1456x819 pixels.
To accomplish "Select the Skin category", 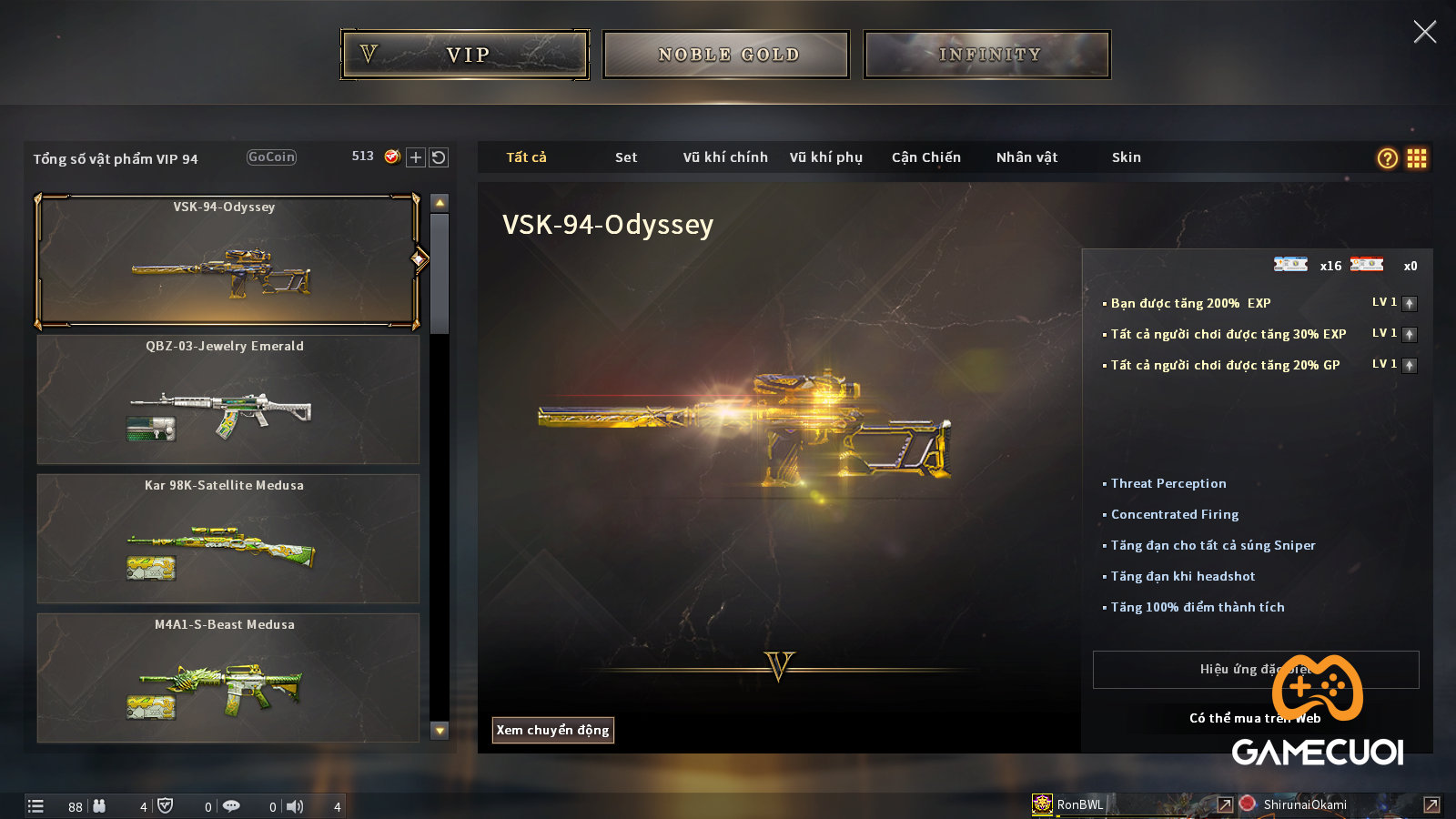I will pos(1126,157).
